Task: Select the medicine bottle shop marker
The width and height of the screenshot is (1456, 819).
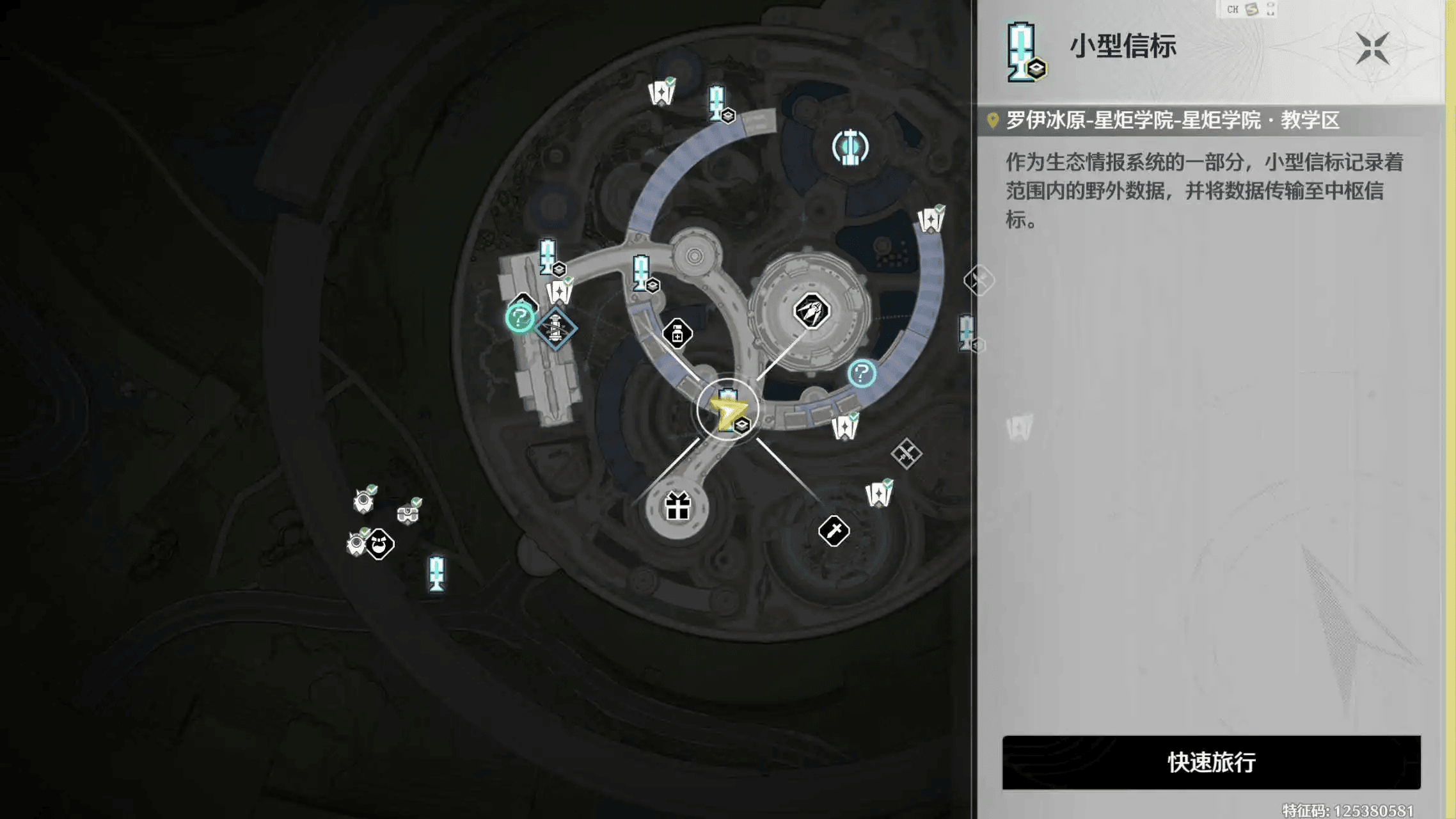Action: [x=677, y=333]
